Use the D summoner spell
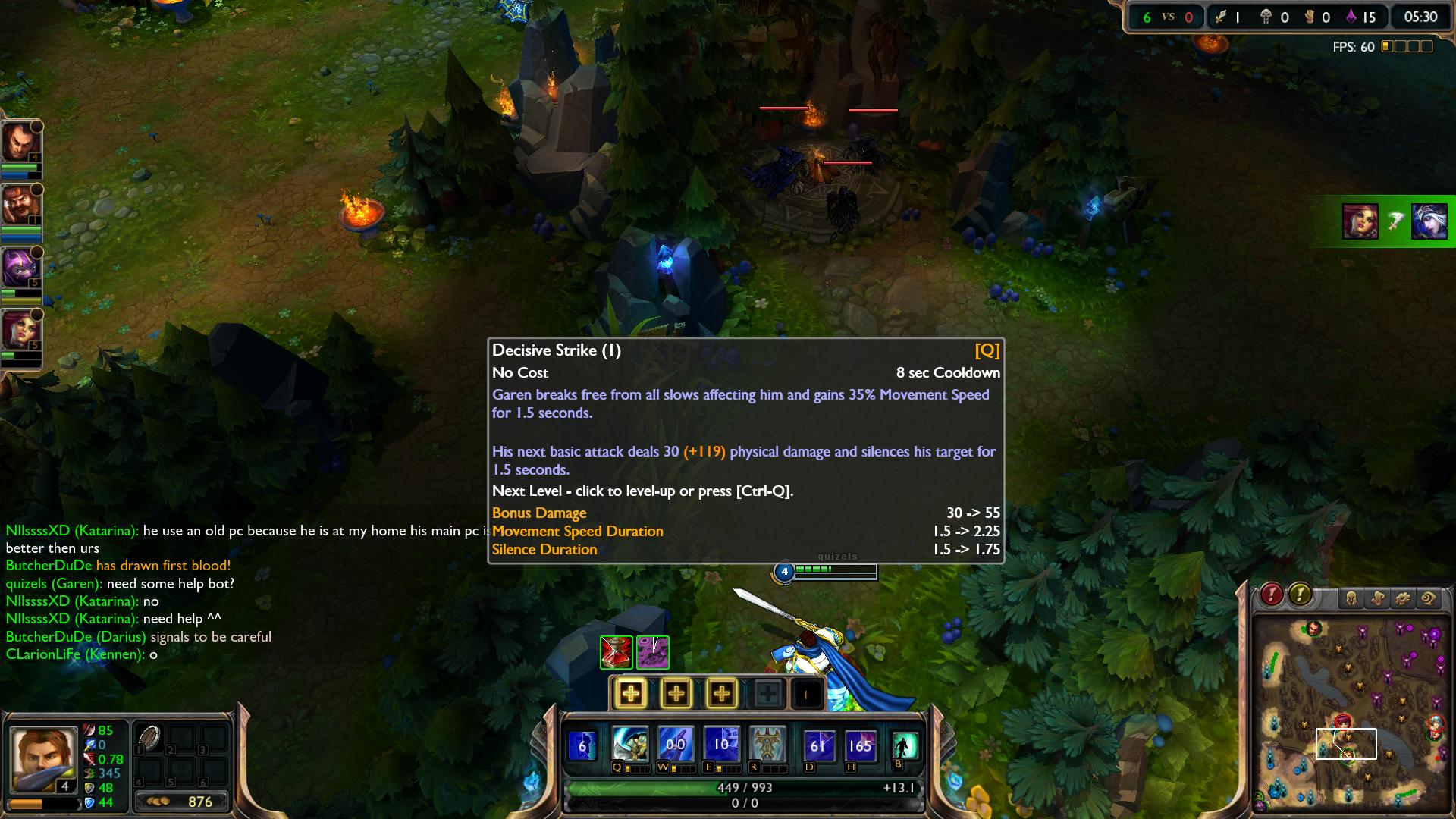The height and width of the screenshot is (819, 1456). point(817,745)
